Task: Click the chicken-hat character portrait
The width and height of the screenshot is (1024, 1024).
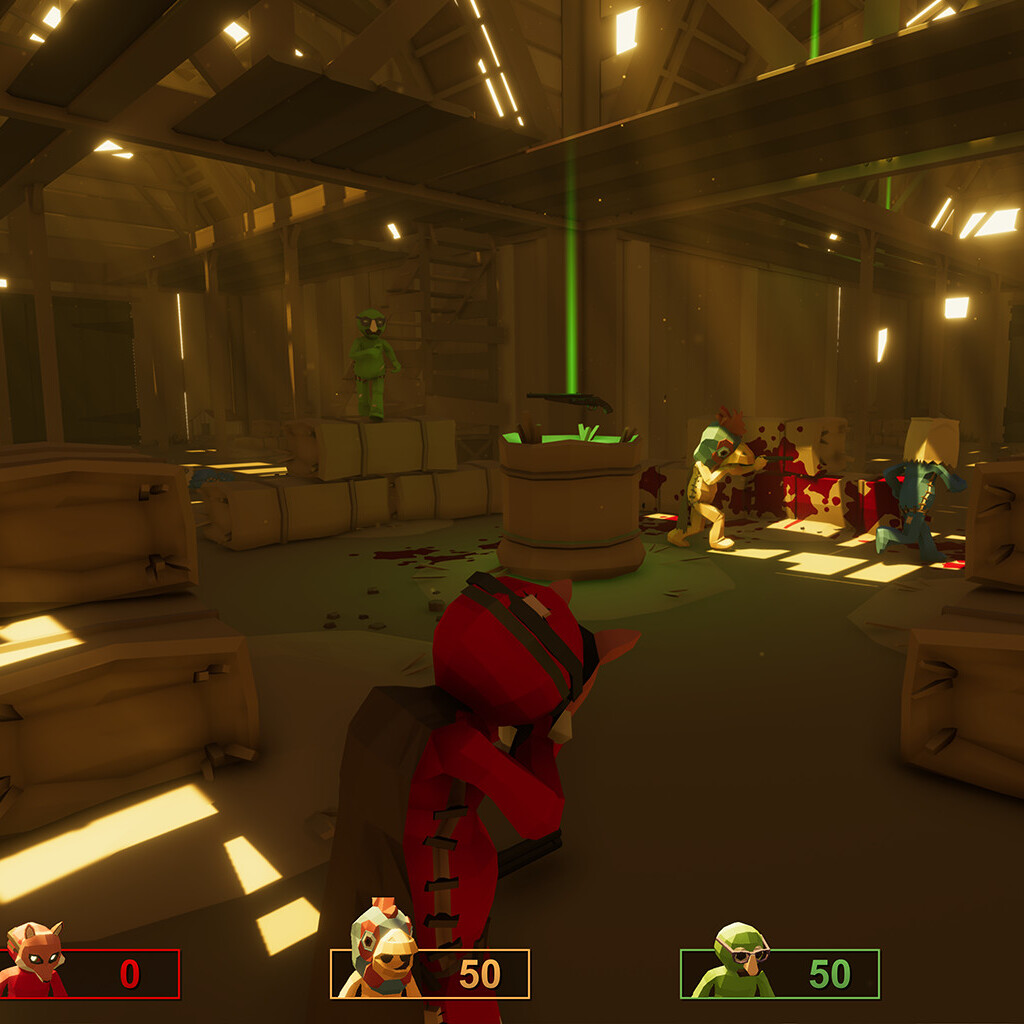Action: 381,951
